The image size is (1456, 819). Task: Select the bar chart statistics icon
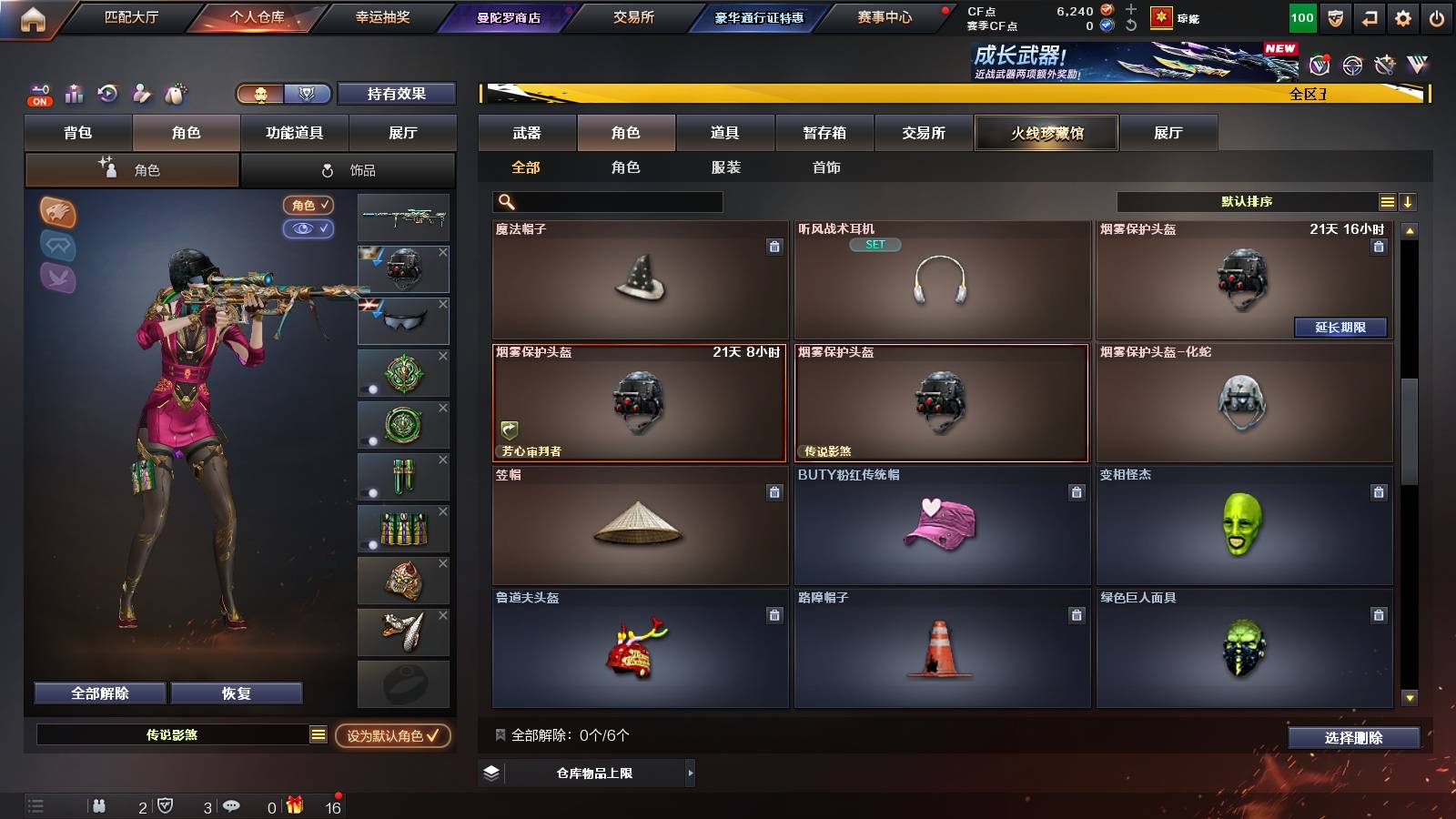74,94
